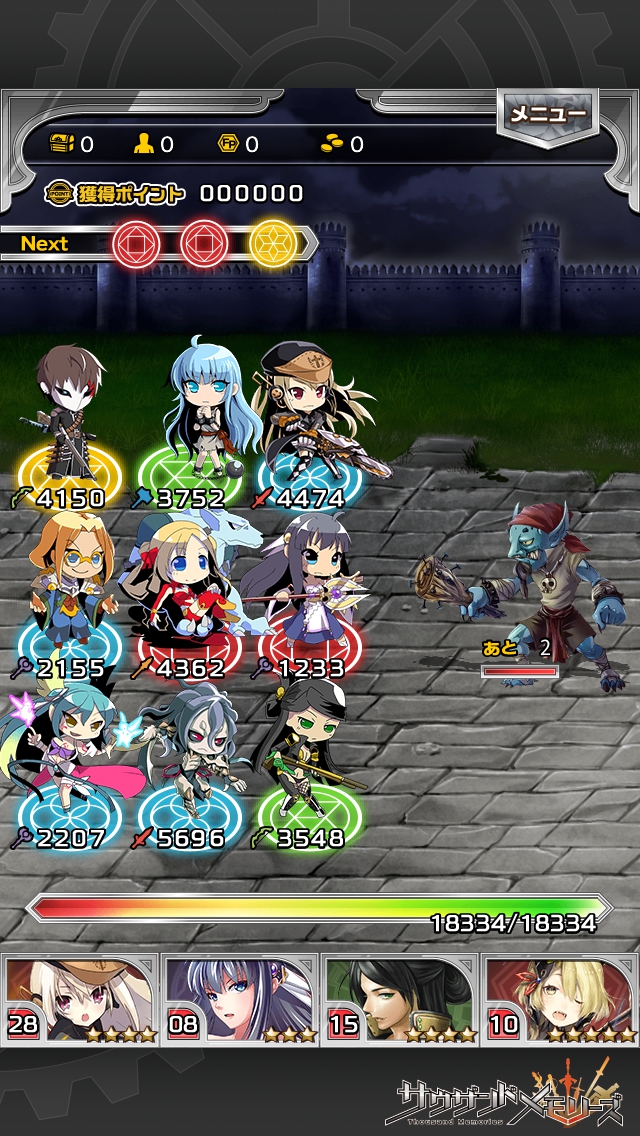Select the masked unit with 4150 attack

(70, 420)
